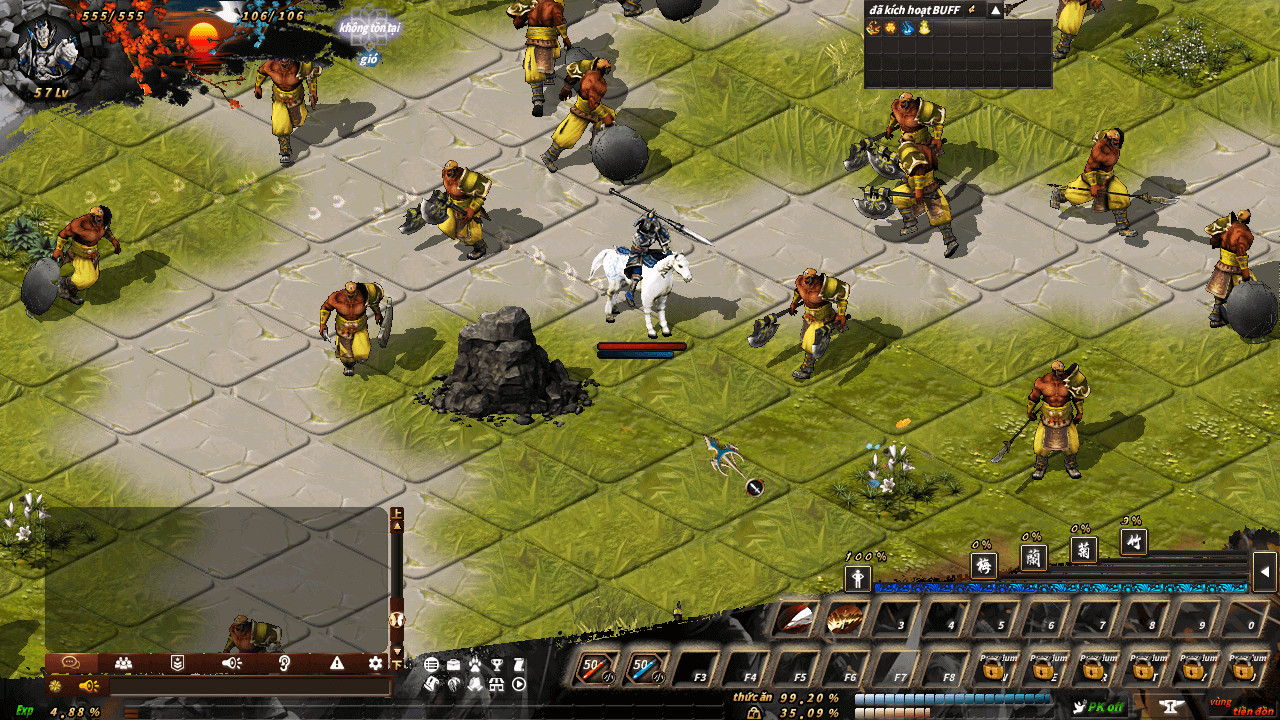
Task: Open the quest list icon
Action: tap(431, 665)
